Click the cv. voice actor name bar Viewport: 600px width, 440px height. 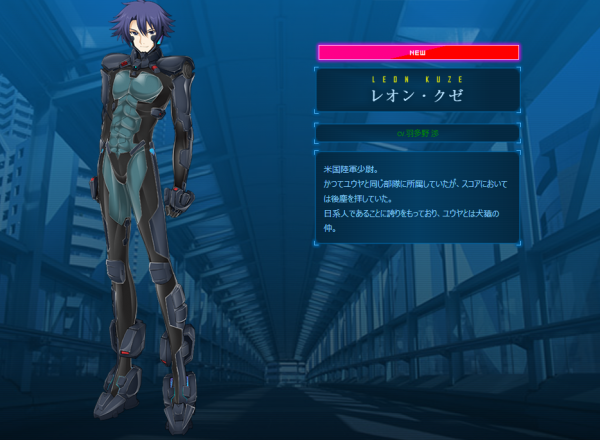[x=418, y=132]
